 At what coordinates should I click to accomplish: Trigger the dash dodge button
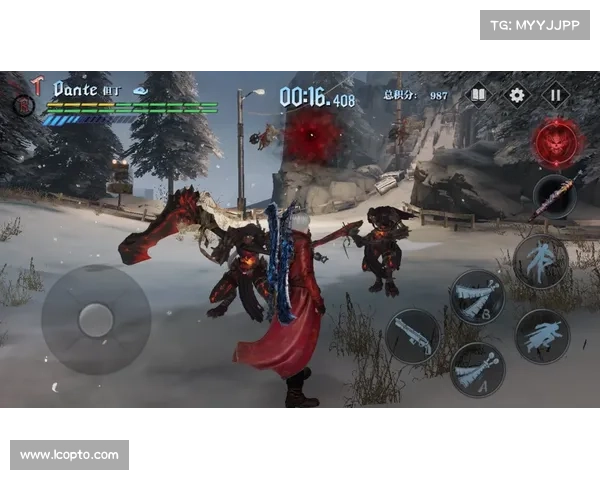pos(542,335)
